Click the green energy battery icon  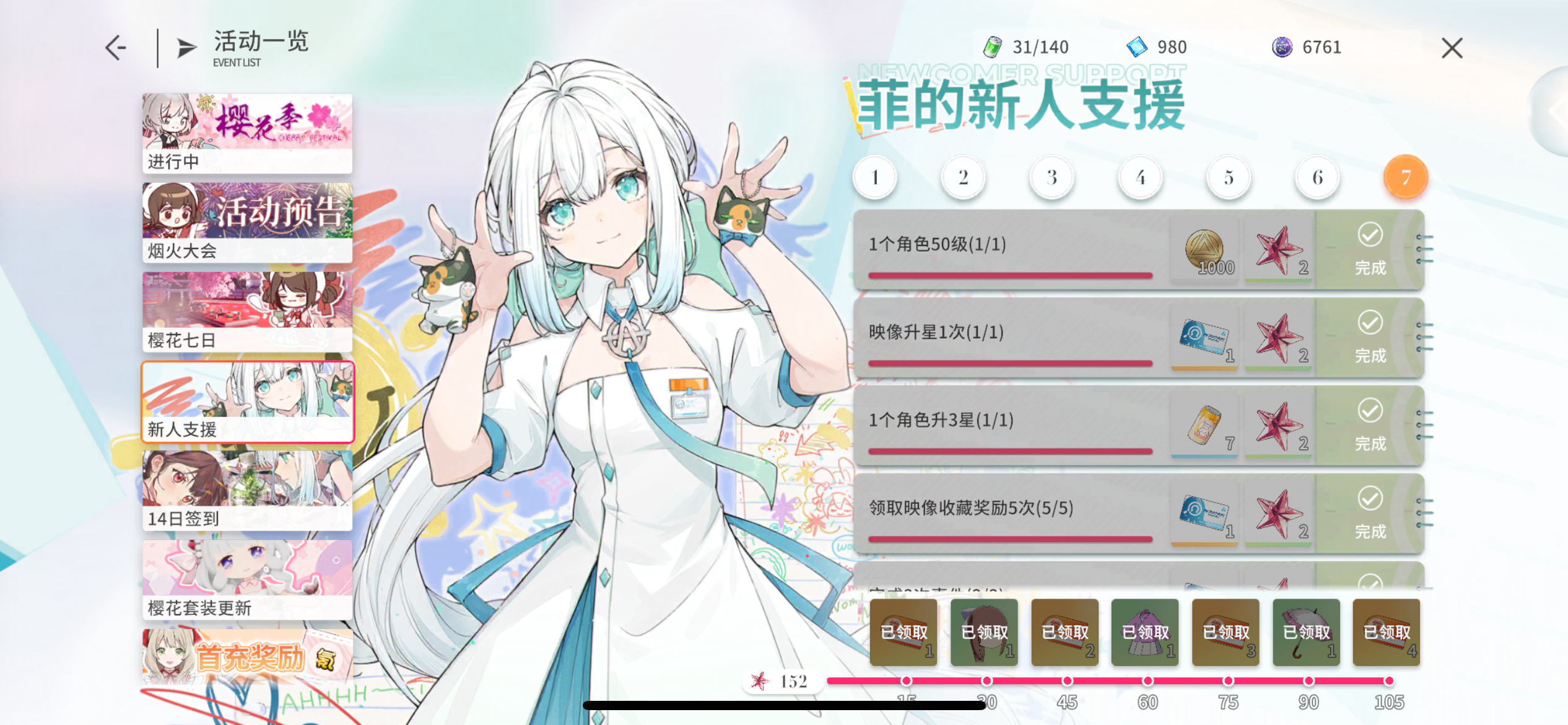tap(993, 46)
